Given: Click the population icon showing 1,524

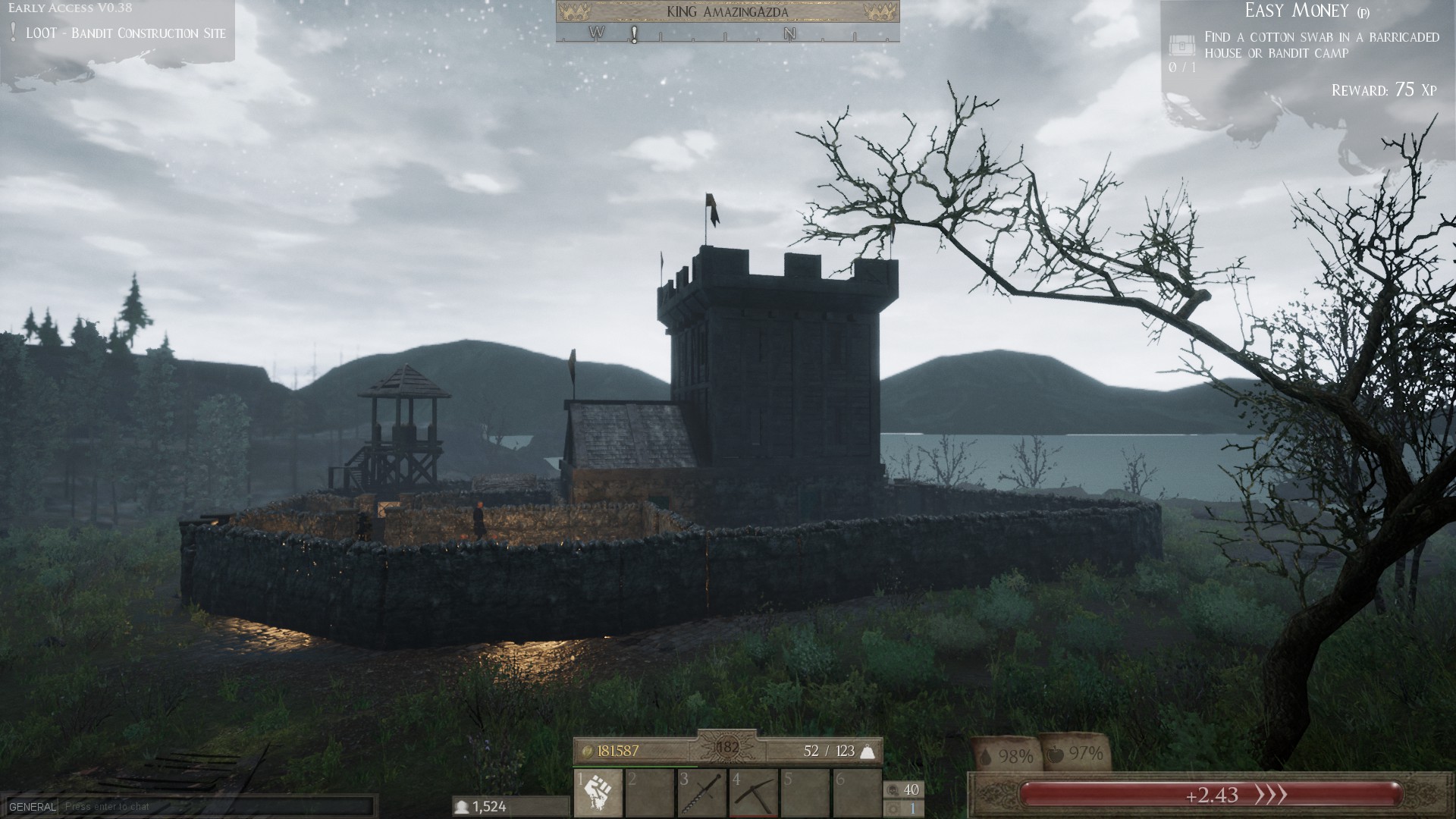Looking at the screenshot, I should coord(464,808).
